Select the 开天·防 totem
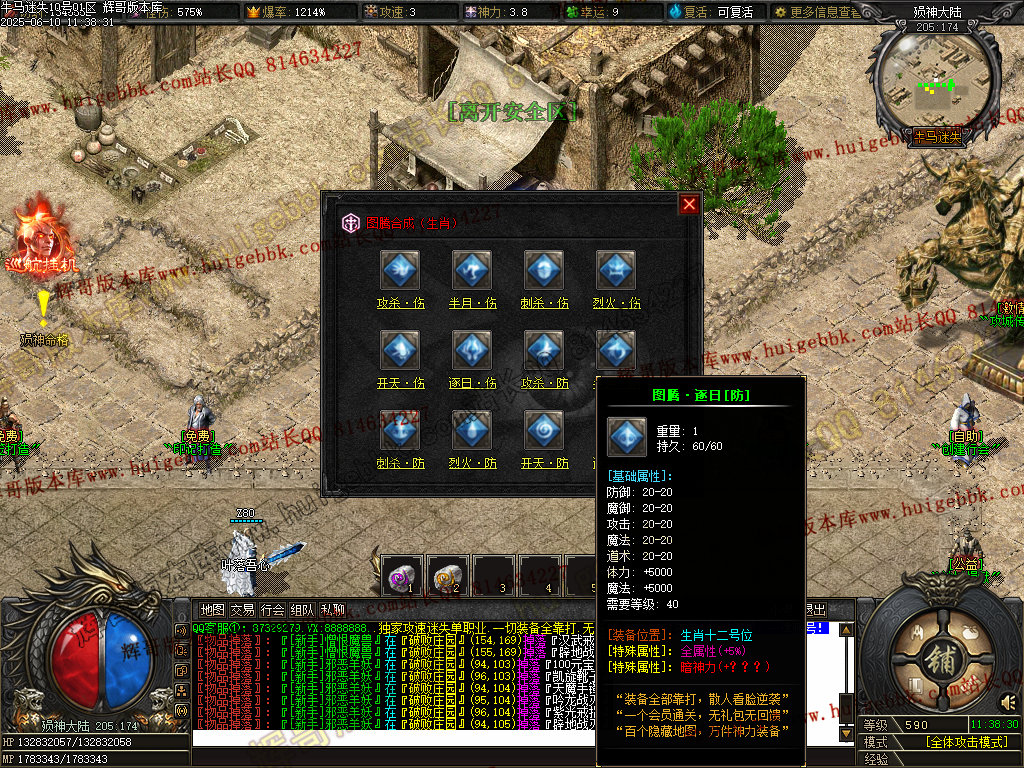 544,431
